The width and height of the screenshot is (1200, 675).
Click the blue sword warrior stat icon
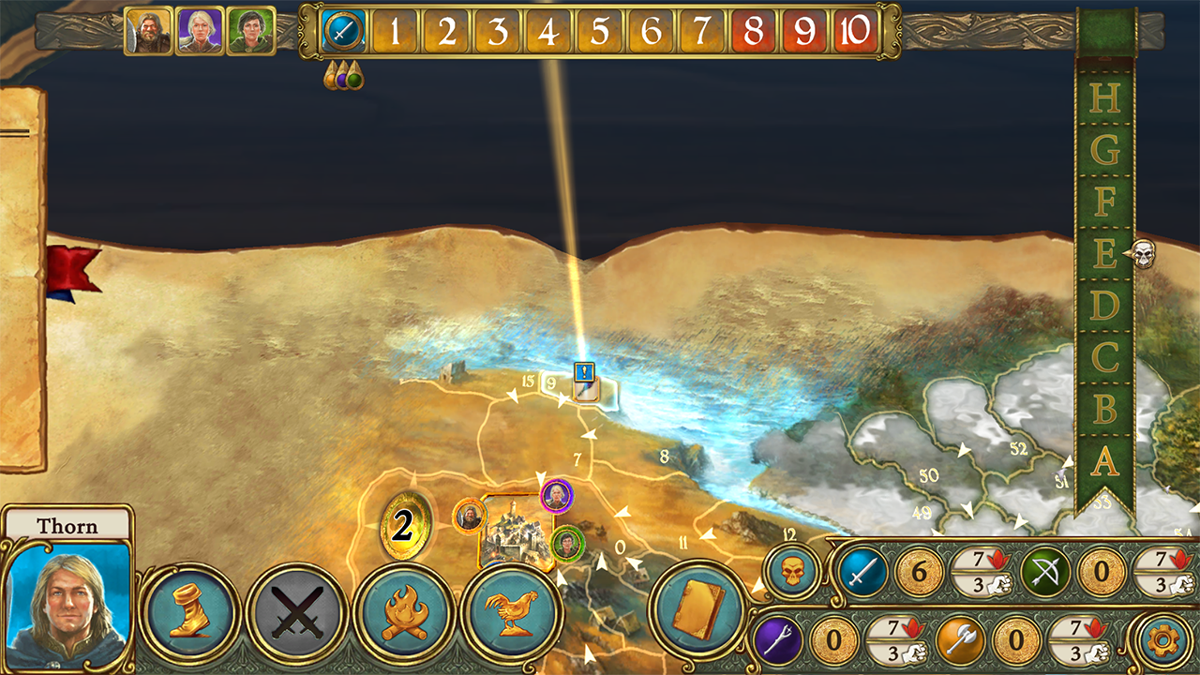click(x=861, y=573)
